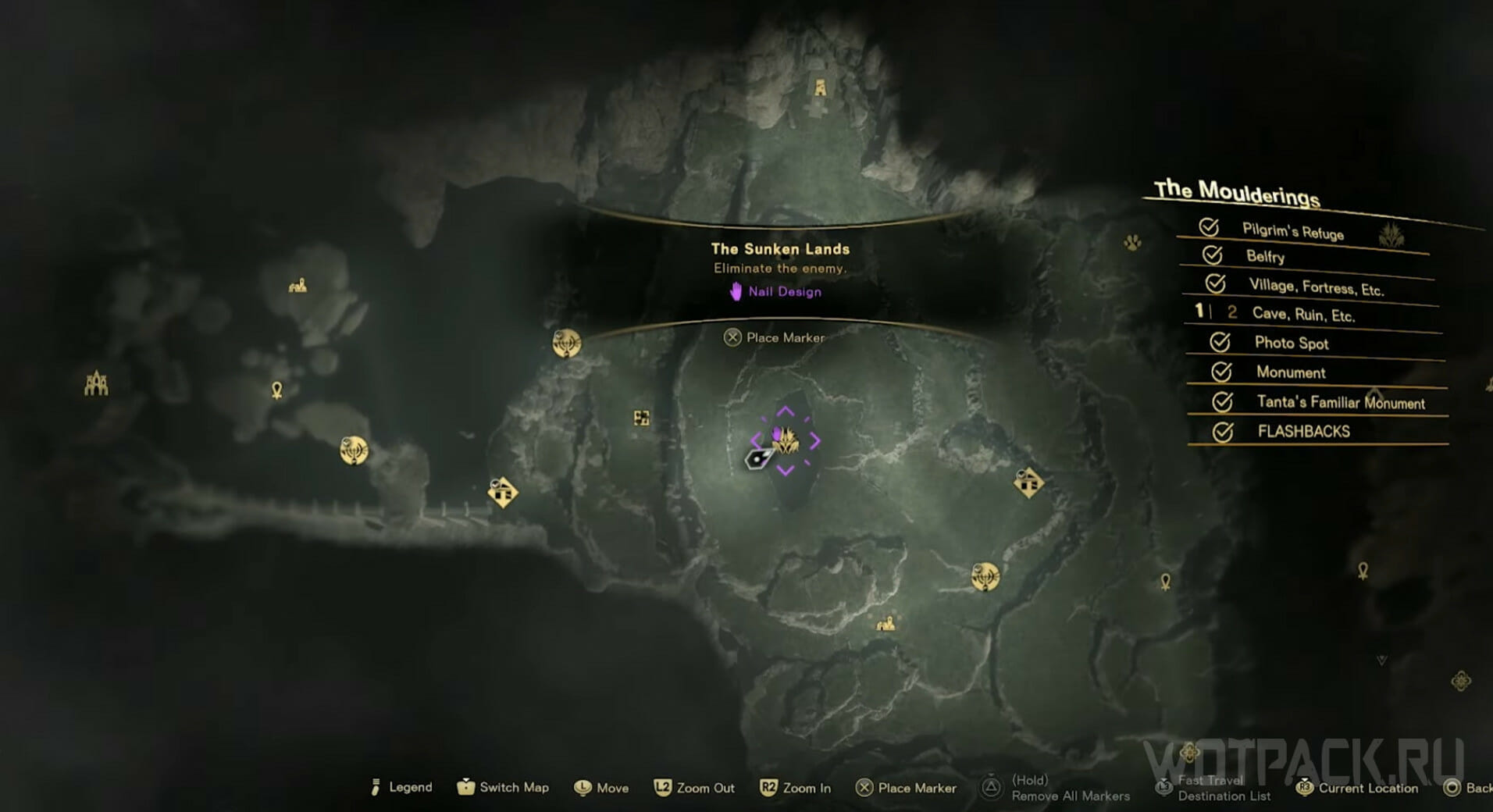Click the player's current position arrow marker

757,459
